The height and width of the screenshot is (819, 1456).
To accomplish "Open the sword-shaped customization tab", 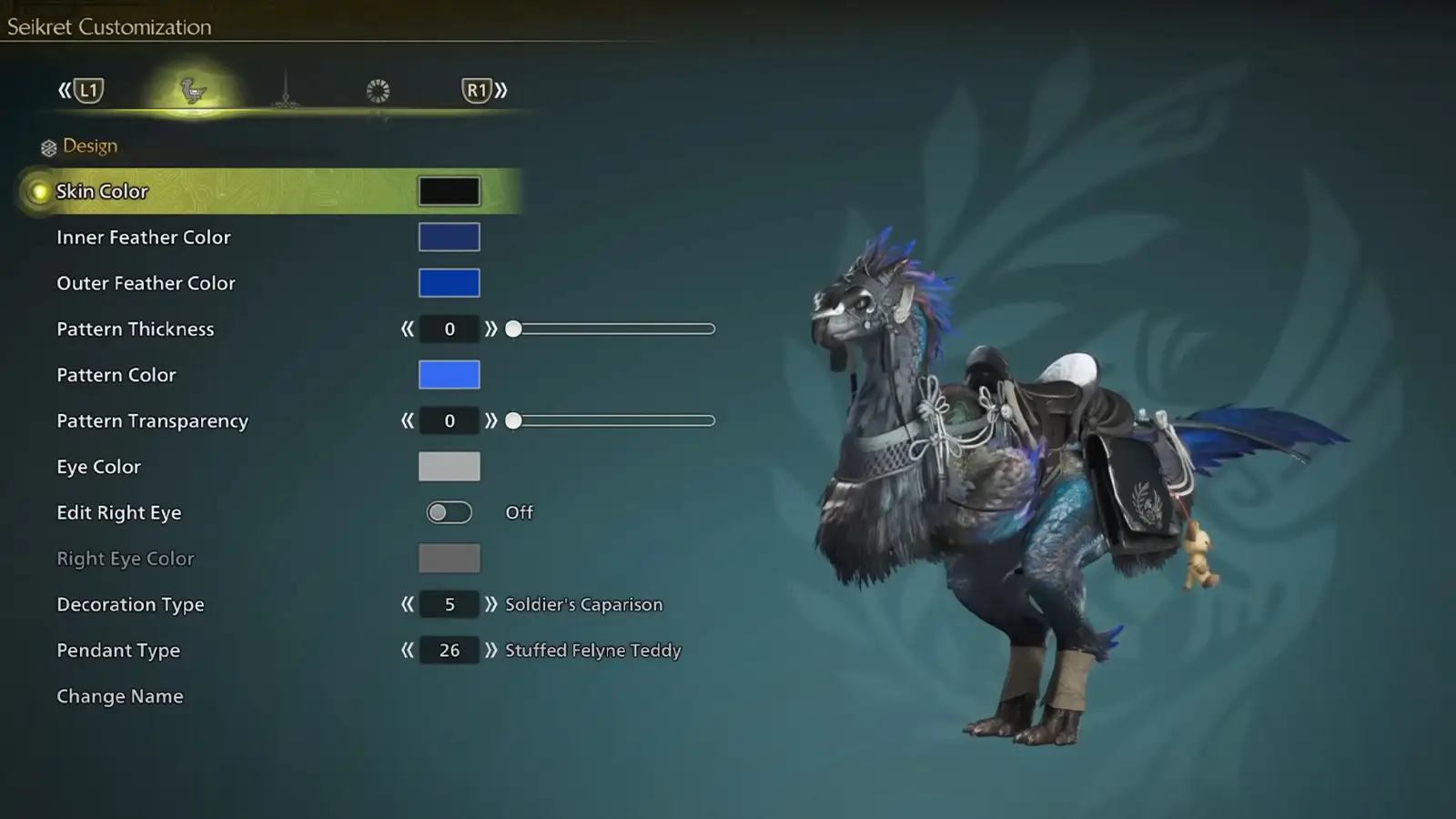I will point(287,89).
